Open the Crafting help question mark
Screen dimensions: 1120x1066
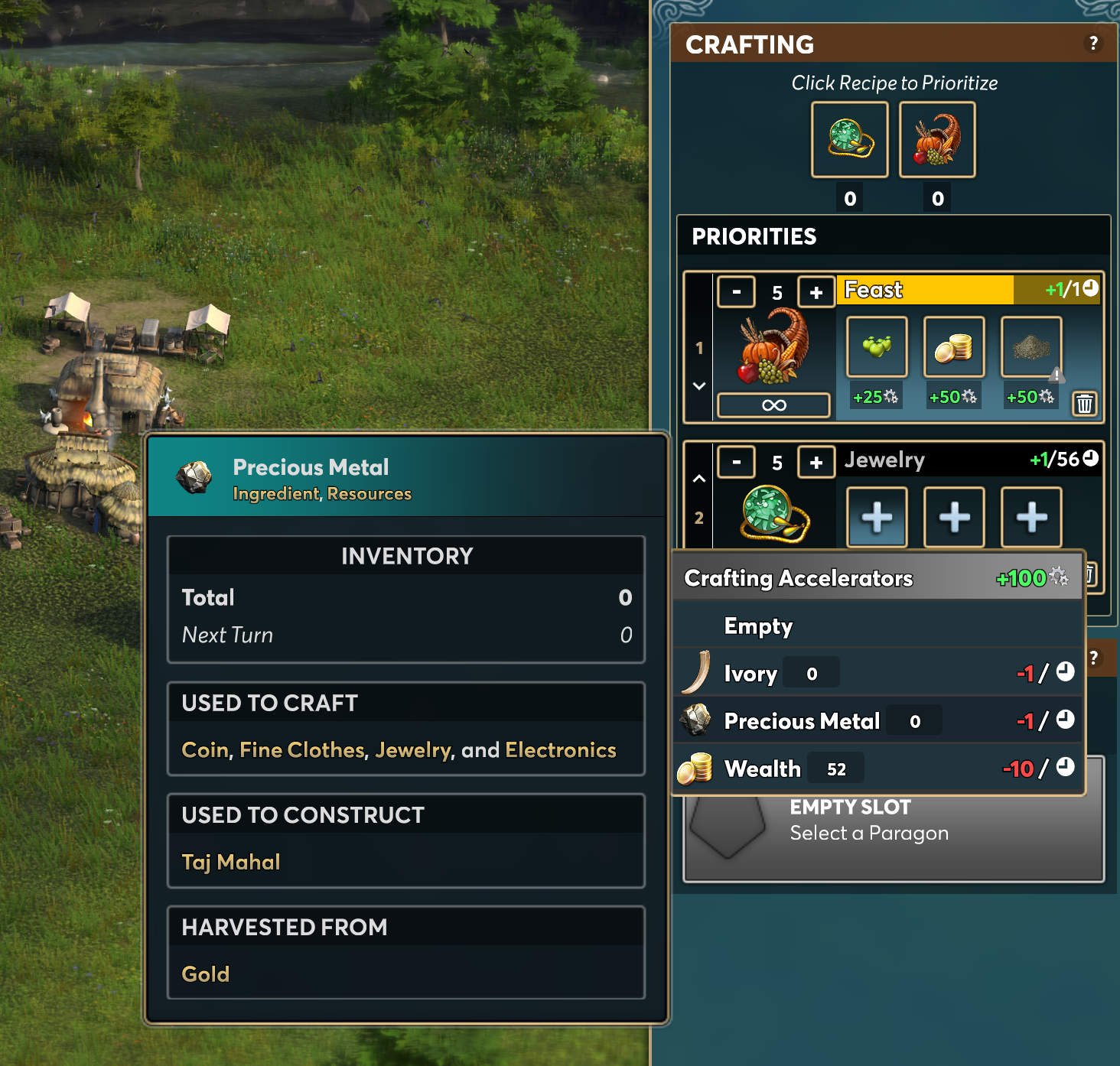click(1093, 44)
